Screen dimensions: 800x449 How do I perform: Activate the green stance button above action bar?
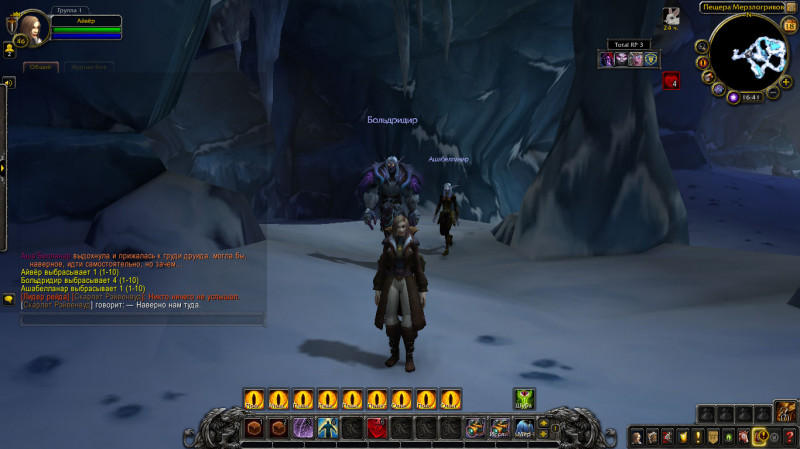coord(524,398)
